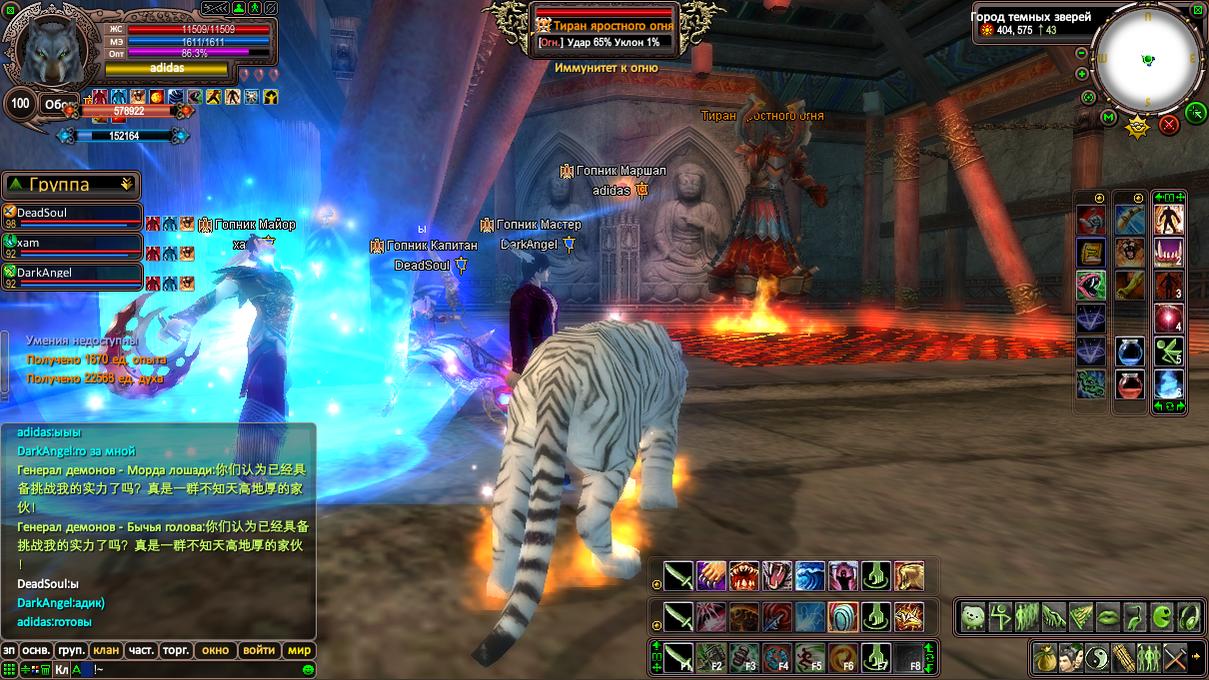The height and width of the screenshot is (680, 1209).
Task: Open the green smiley emoticon picker
Action: (309, 669)
